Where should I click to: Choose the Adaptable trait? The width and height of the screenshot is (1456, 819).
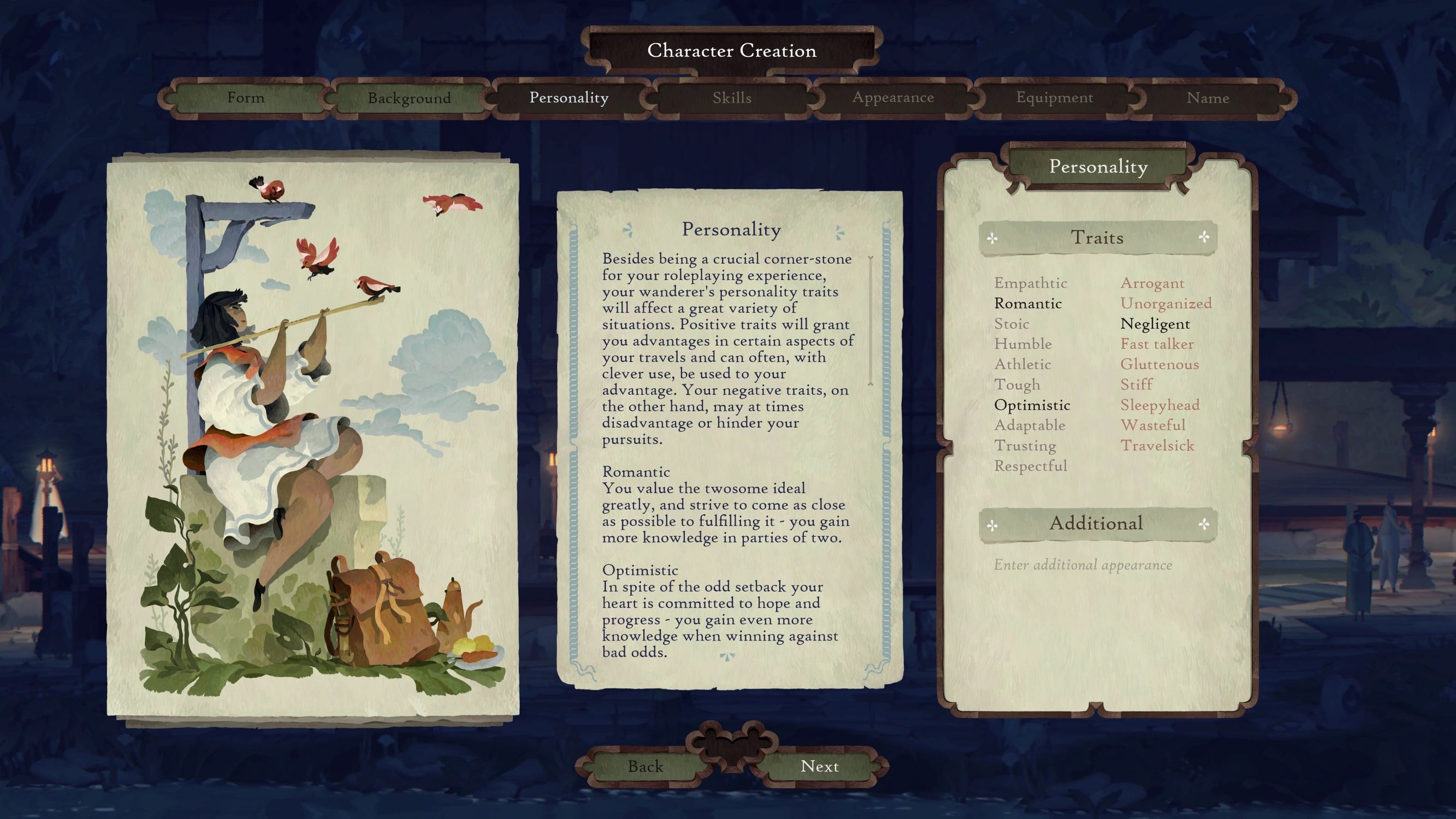tap(1029, 425)
